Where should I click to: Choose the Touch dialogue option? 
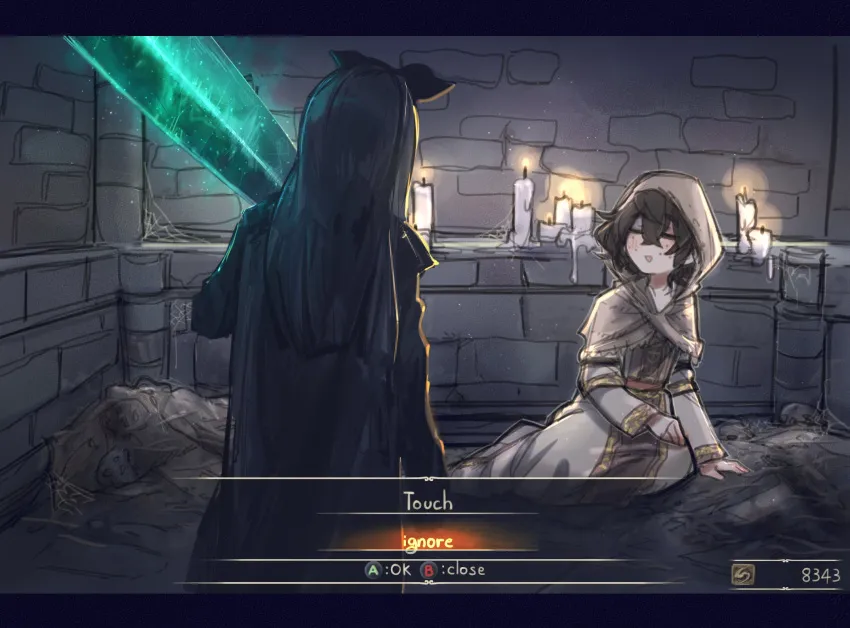(427, 502)
